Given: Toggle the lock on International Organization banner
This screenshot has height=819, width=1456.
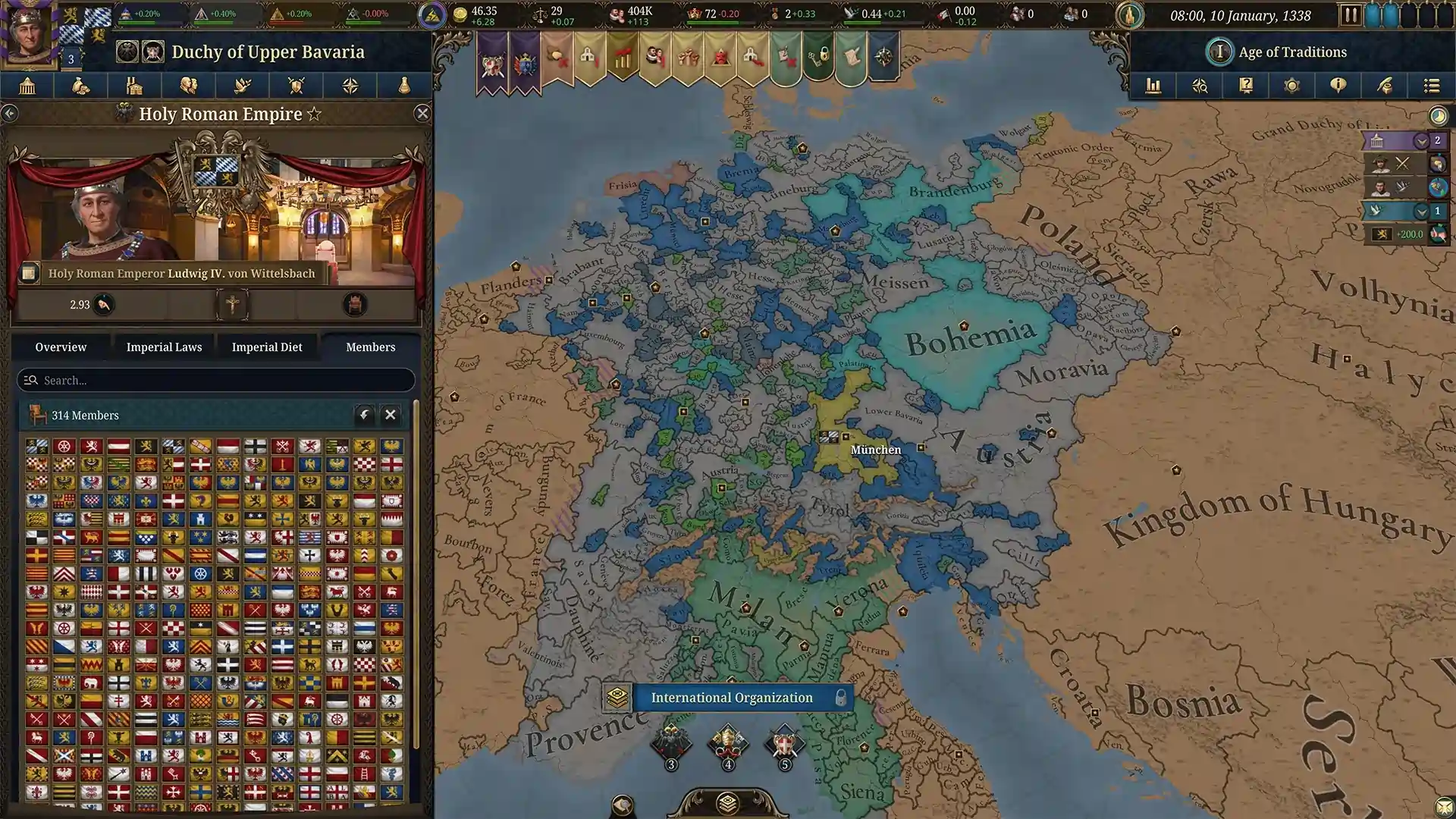Looking at the screenshot, I should coord(840,698).
